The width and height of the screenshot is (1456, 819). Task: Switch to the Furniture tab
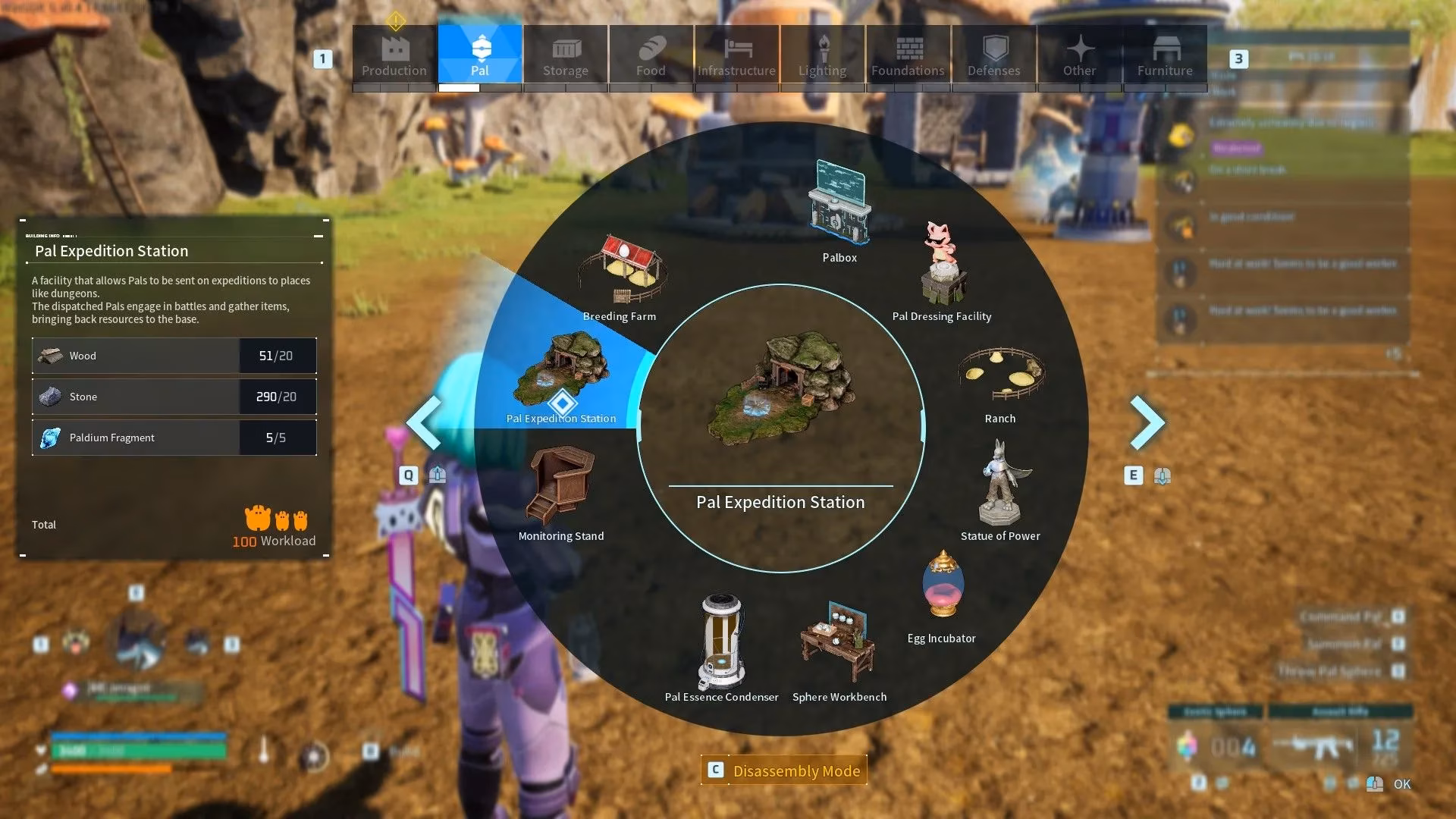[1165, 55]
